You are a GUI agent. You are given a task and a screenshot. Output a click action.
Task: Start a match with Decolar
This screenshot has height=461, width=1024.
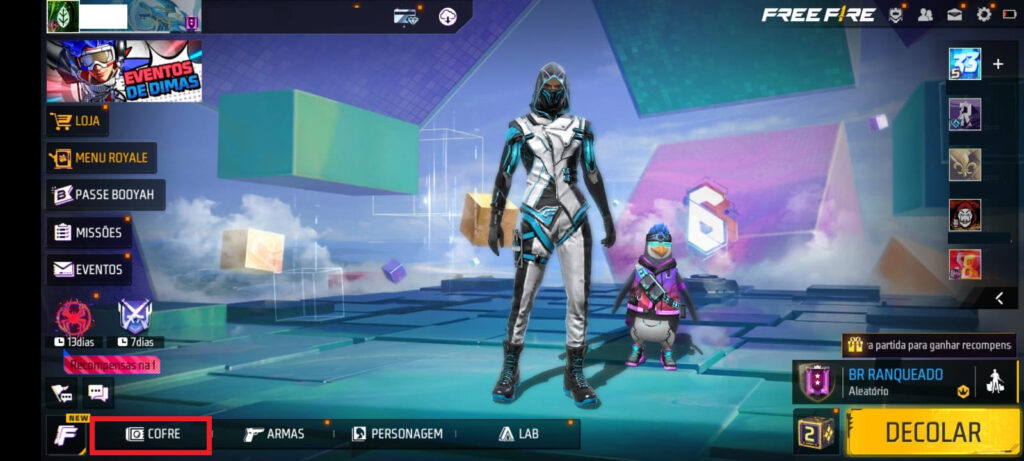[933, 432]
